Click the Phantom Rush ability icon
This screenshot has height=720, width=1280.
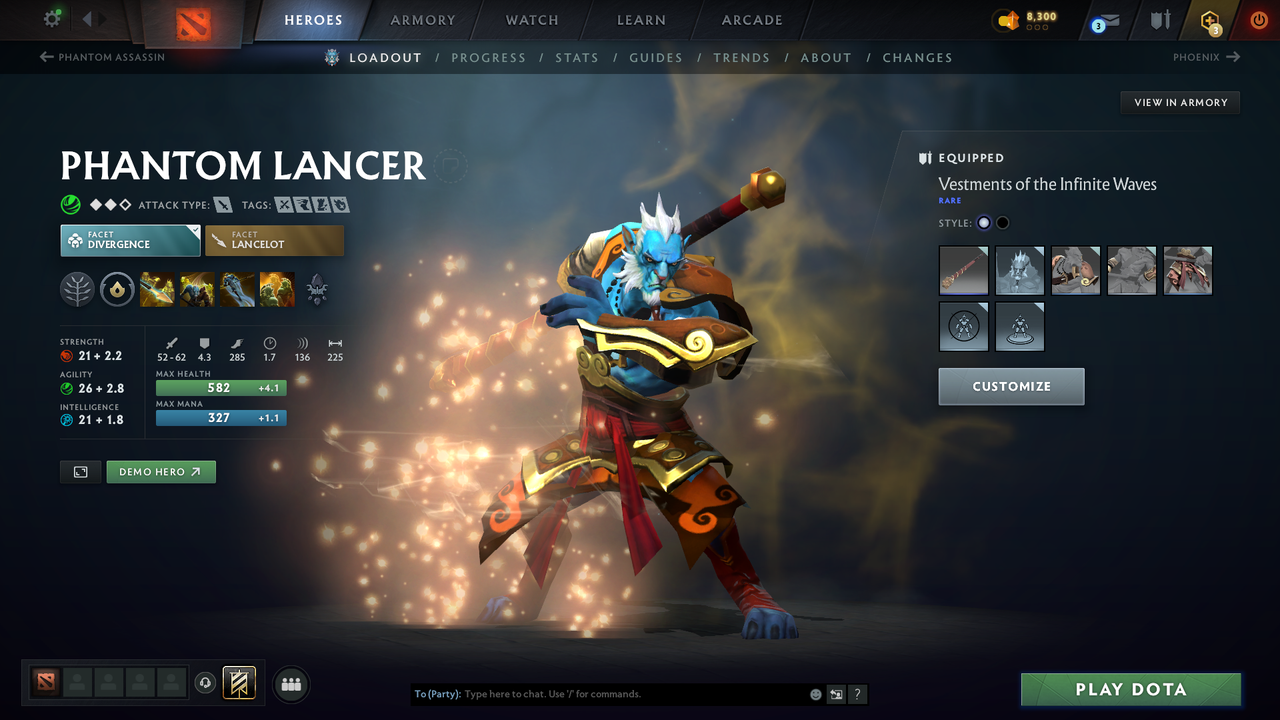tap(237, 289)
